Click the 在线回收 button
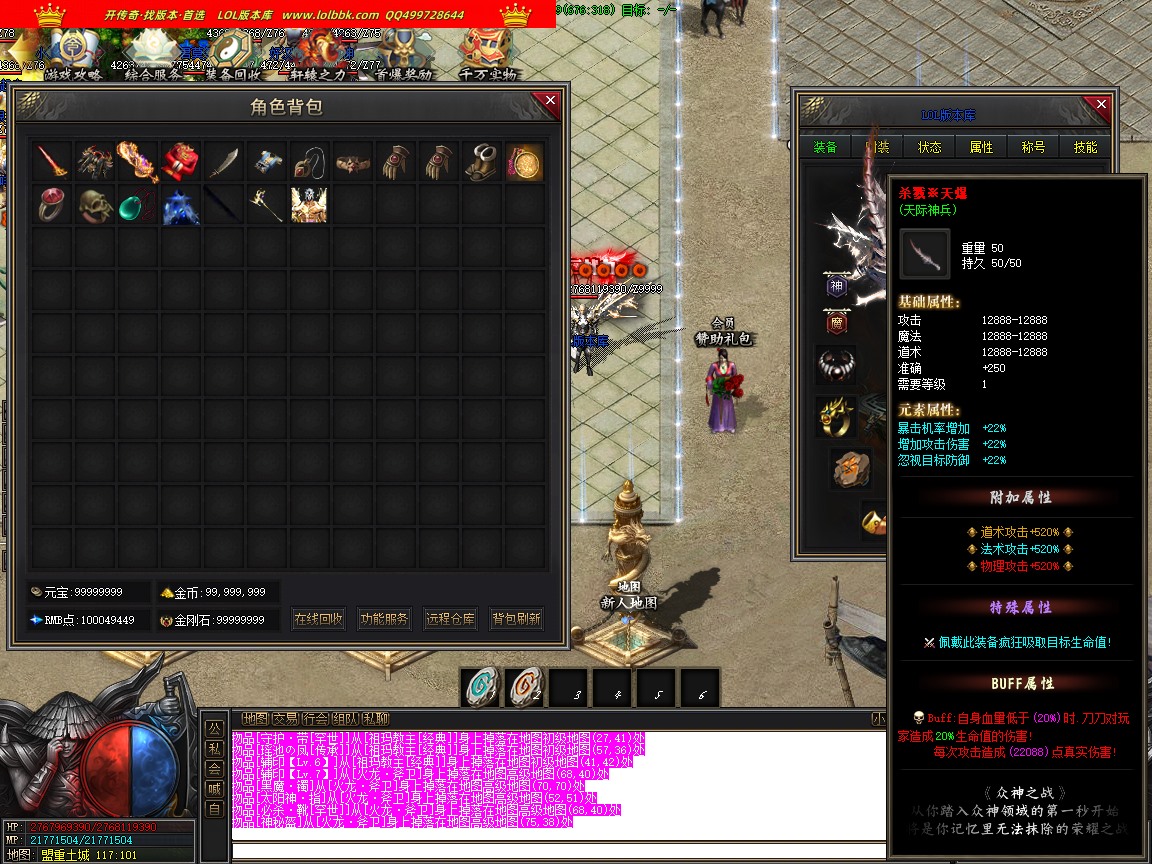 pyautogui.click(x=319, y=619)
